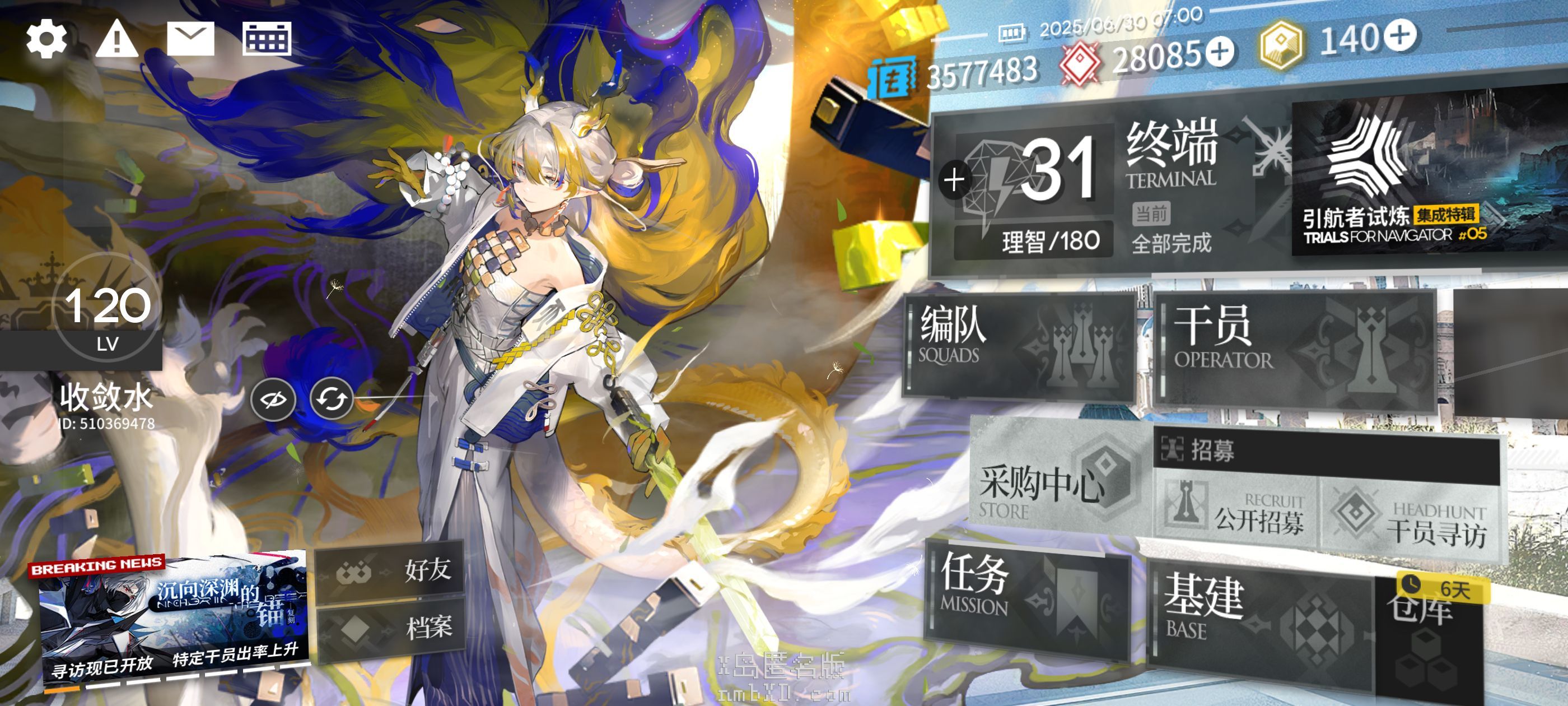Image resolution: width=1568 pixels, height=706 pixels.
Task: Add Orundum with the plus button
Action: [1220, 51]
